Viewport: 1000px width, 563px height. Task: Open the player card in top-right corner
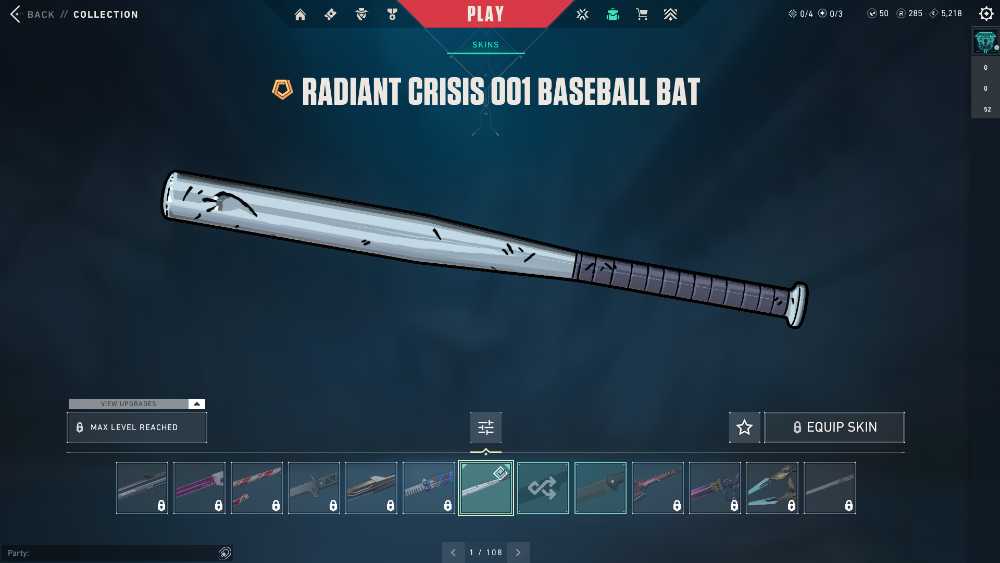tap(985, 41)
